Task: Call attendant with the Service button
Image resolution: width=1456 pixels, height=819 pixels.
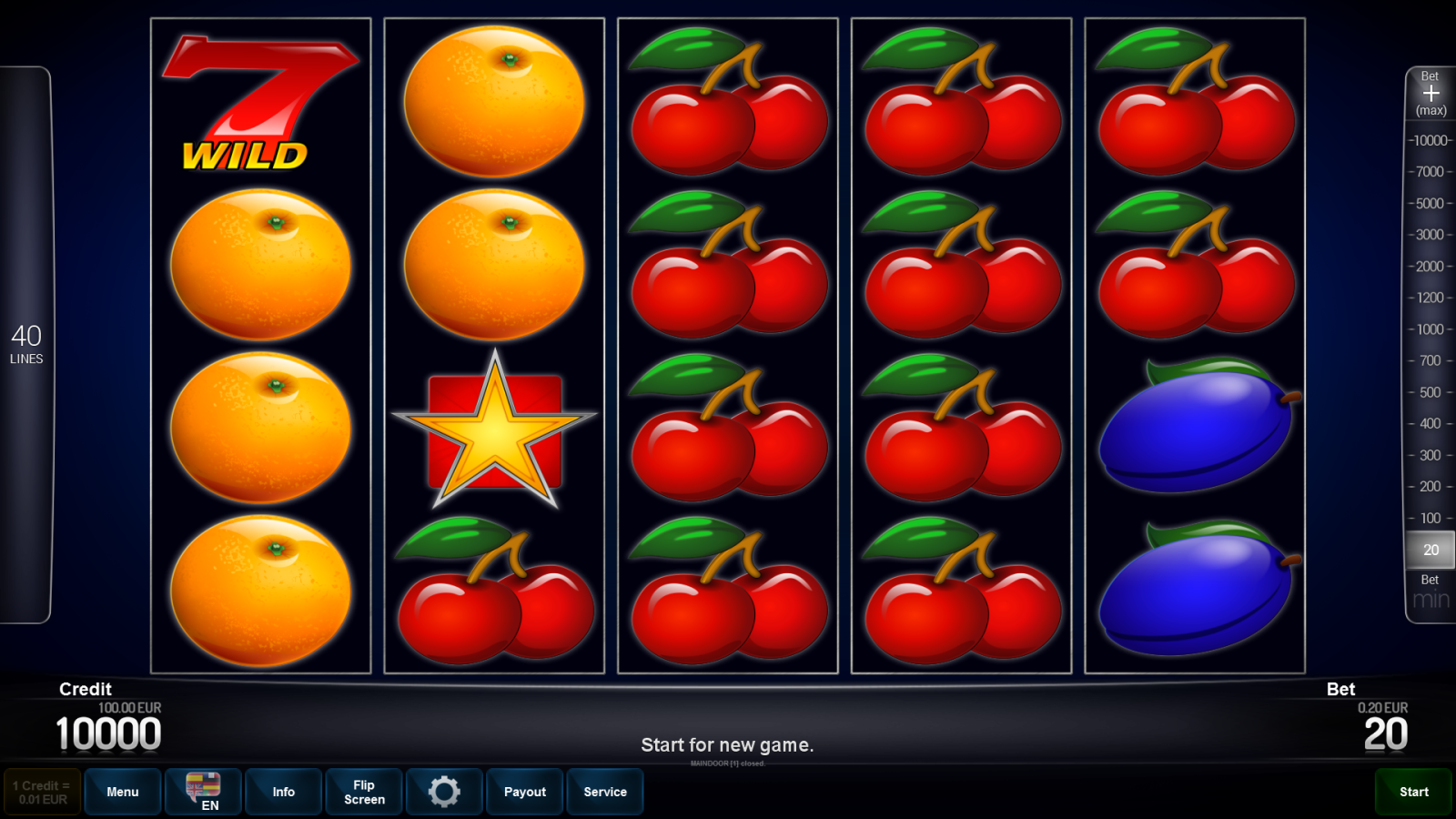Action: click(605, 792)
